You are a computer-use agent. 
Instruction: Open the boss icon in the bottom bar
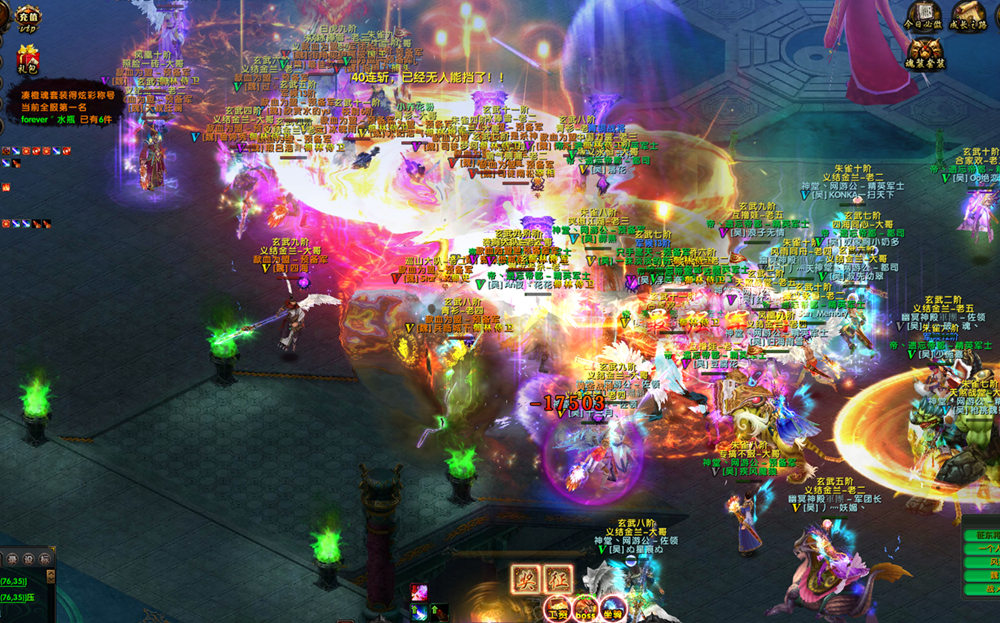585,608
